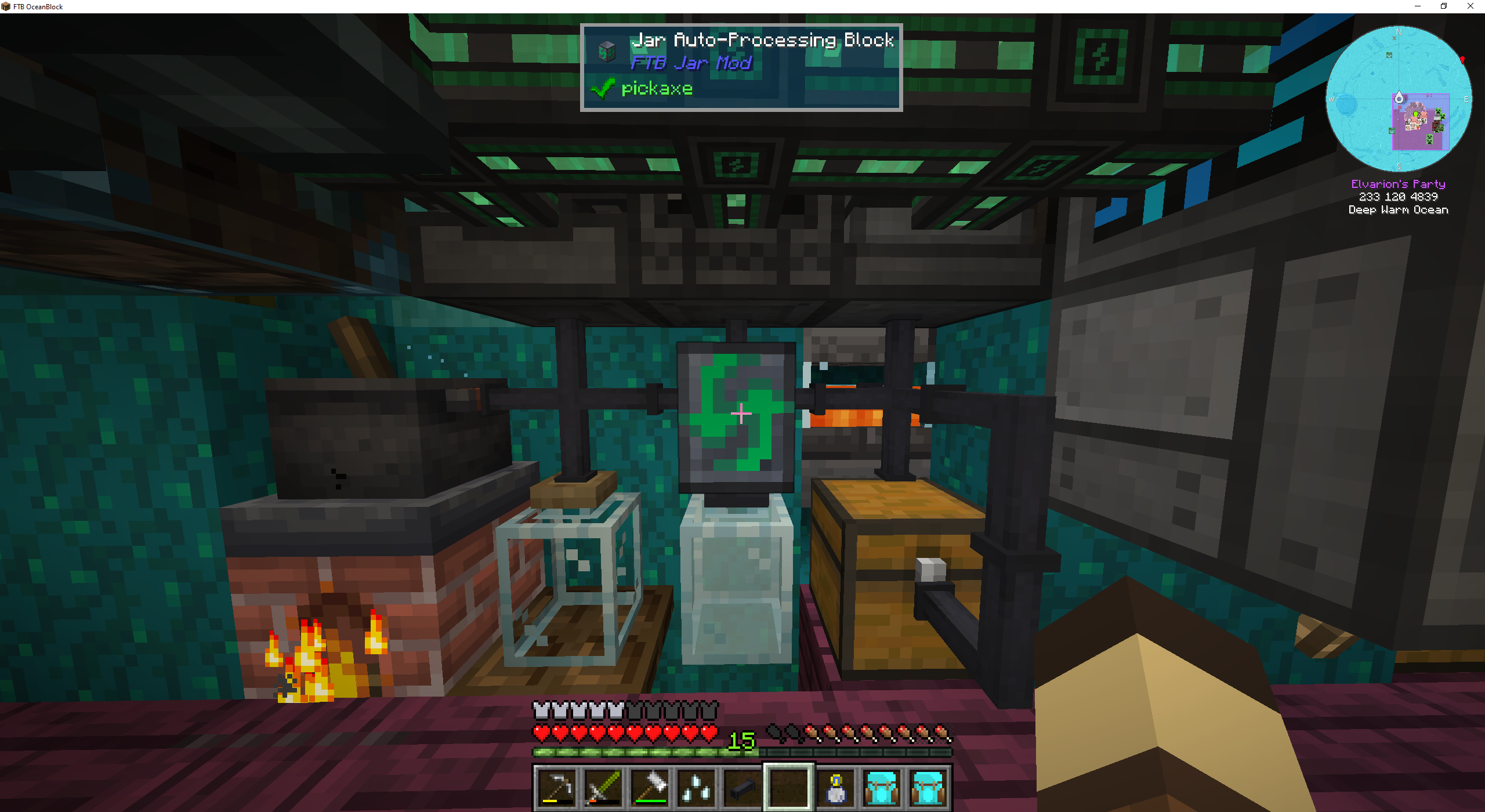
Task: Select the pickaxe in the first hotbar slot
Action: [x=556, y=788]
